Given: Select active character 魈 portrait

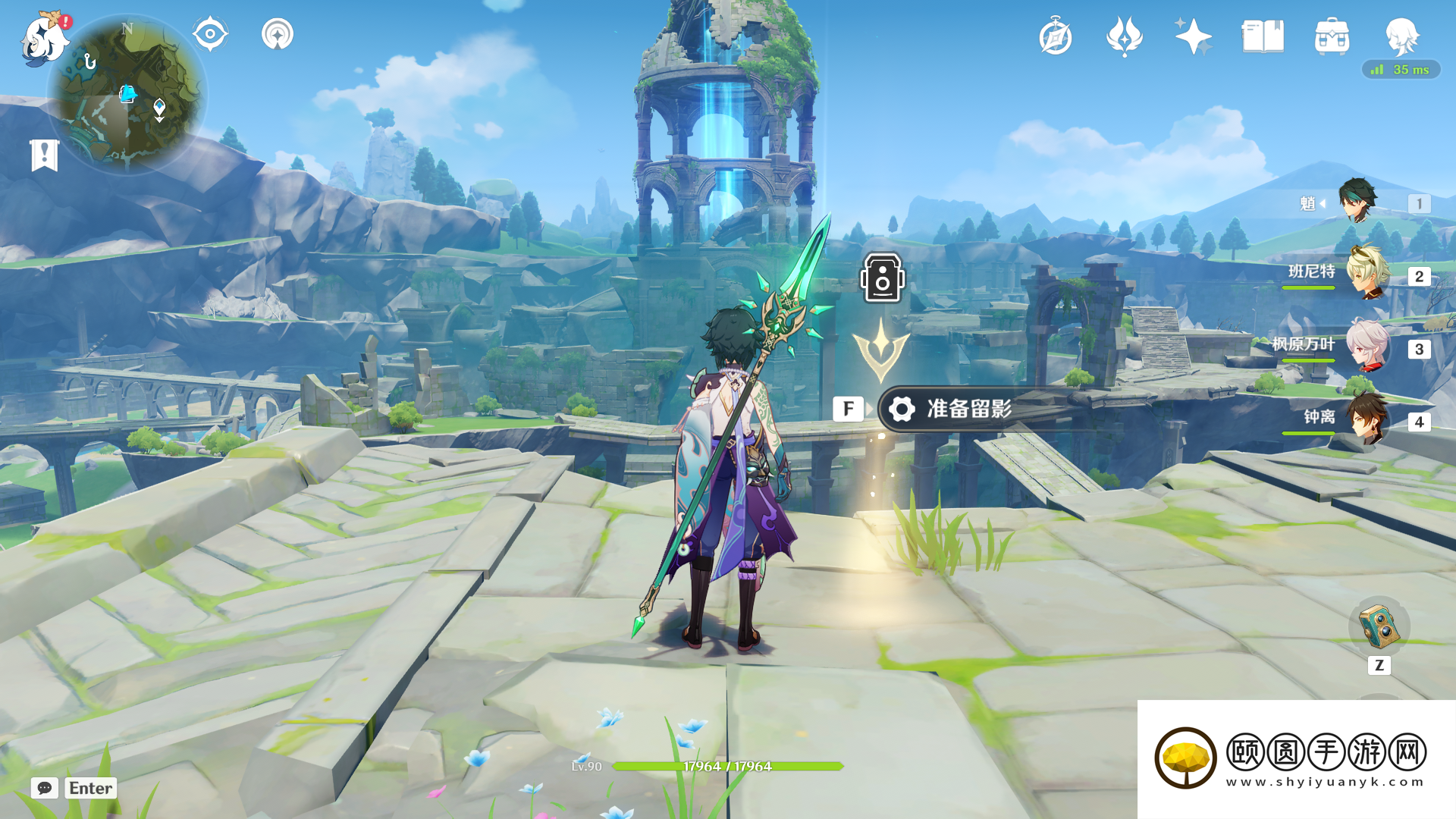Looking at the screenshot, I should 1357,201.
